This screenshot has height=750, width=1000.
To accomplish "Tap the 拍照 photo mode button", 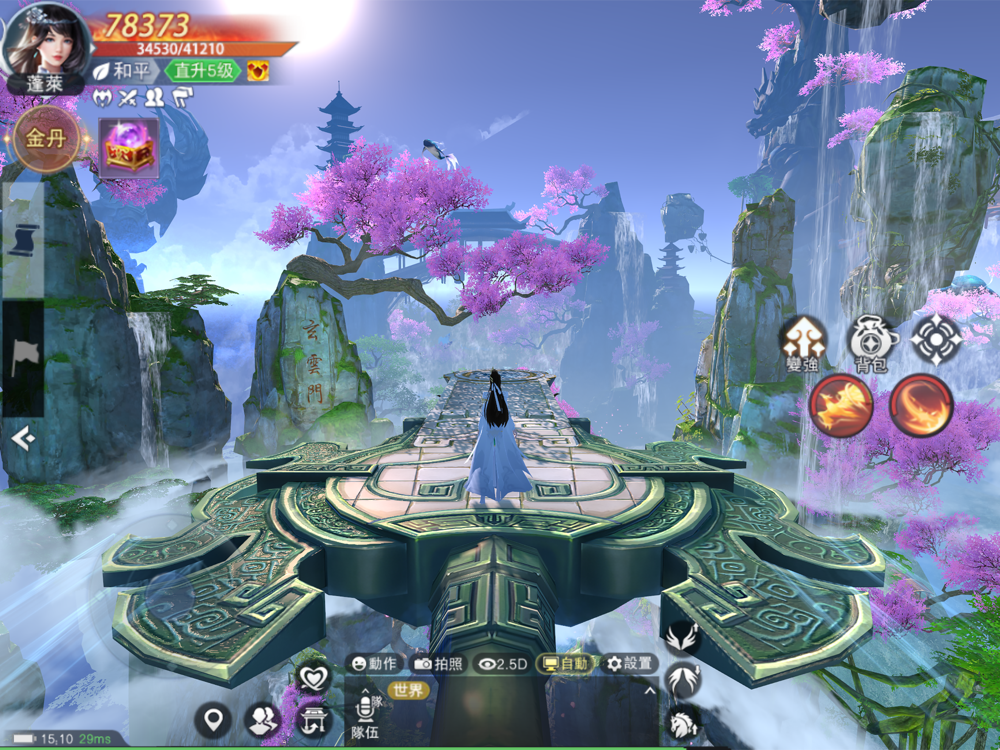I will pyautogui.click(x=439, y=663).
